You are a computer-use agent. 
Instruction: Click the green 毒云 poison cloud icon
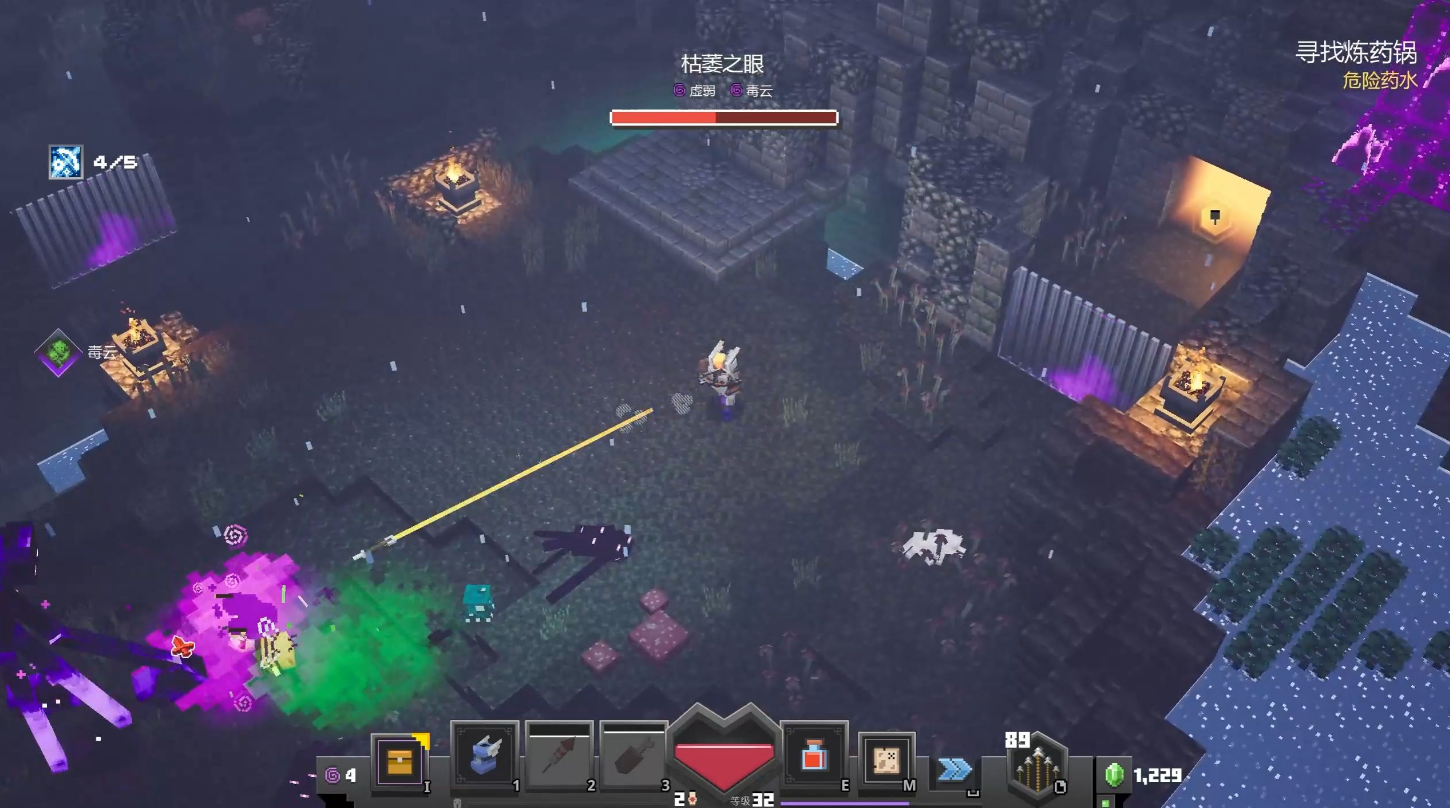coord(58,352)
